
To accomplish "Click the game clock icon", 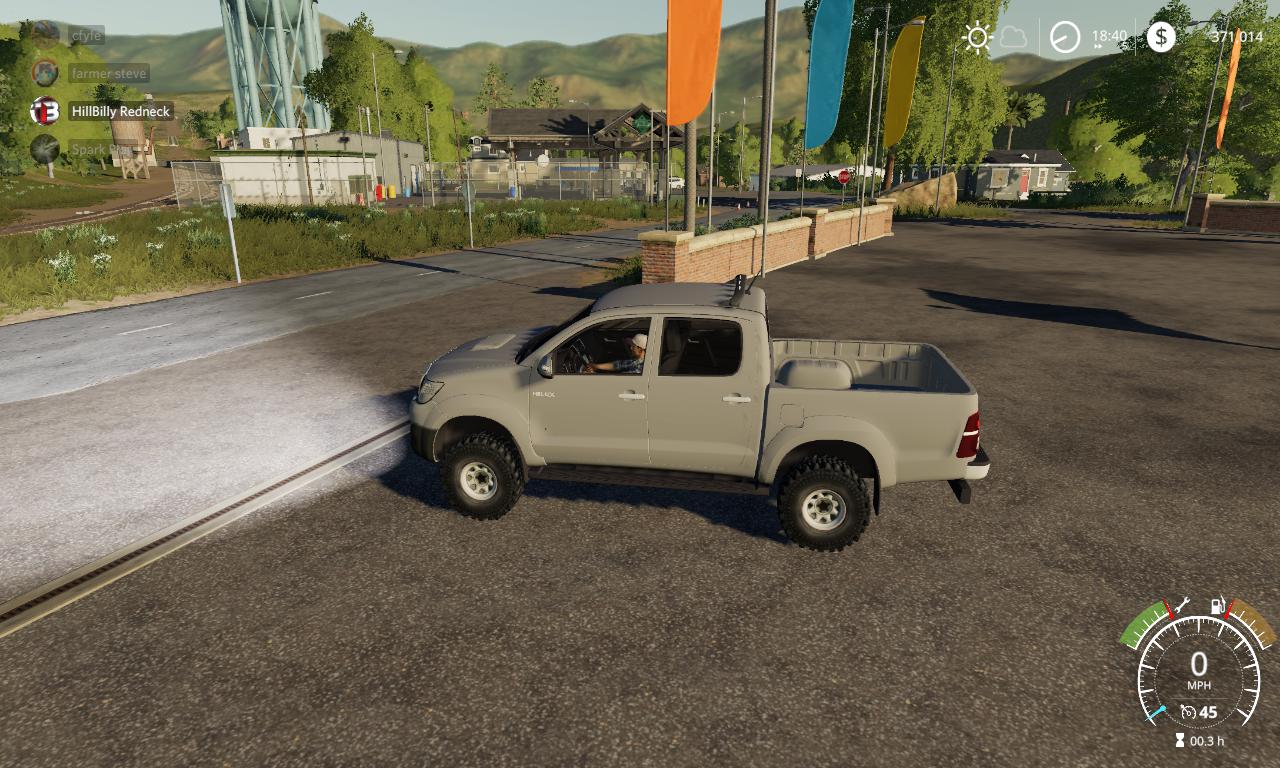I will click(x=1064, y=38).
